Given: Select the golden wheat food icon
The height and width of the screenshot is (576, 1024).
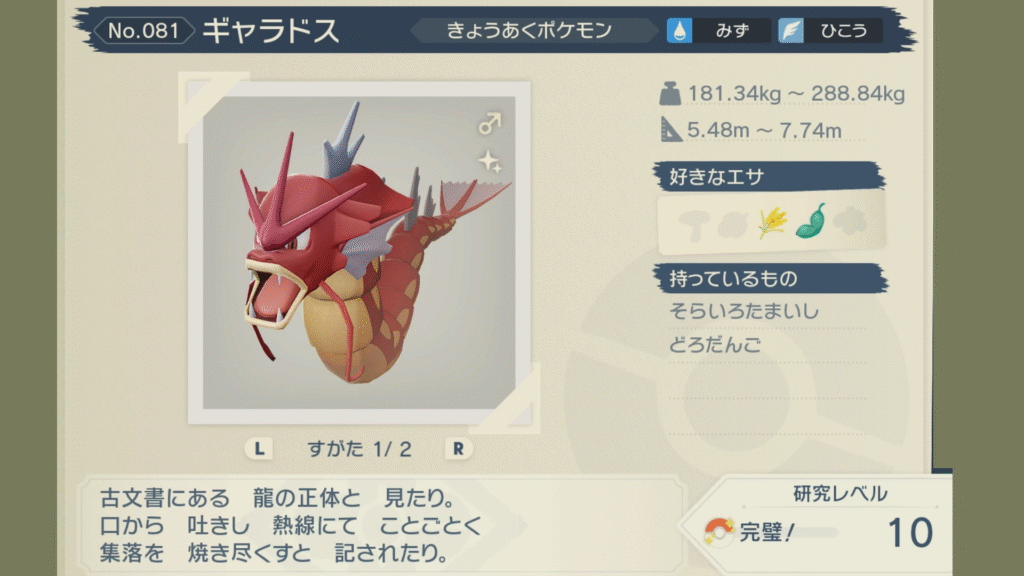Looking at the screenshot, I should [x=772, y=222].
